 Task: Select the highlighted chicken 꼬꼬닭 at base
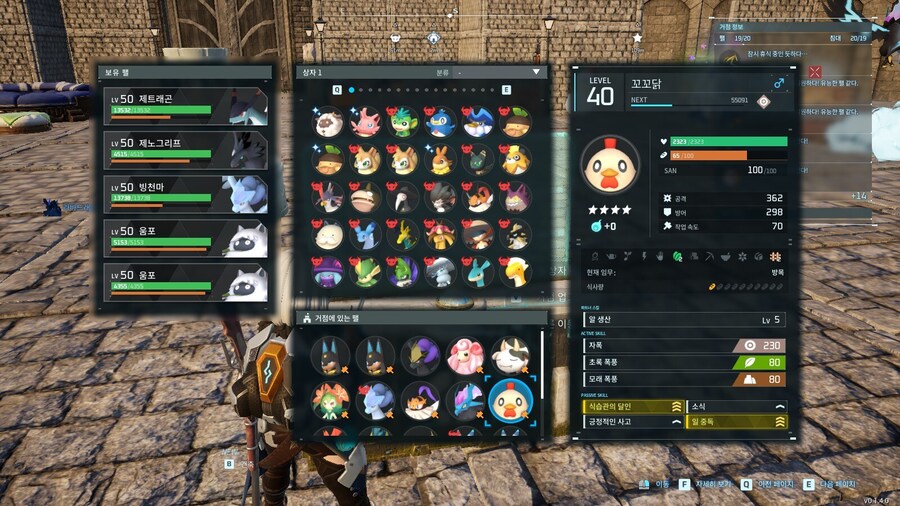[x=510, y=401]
